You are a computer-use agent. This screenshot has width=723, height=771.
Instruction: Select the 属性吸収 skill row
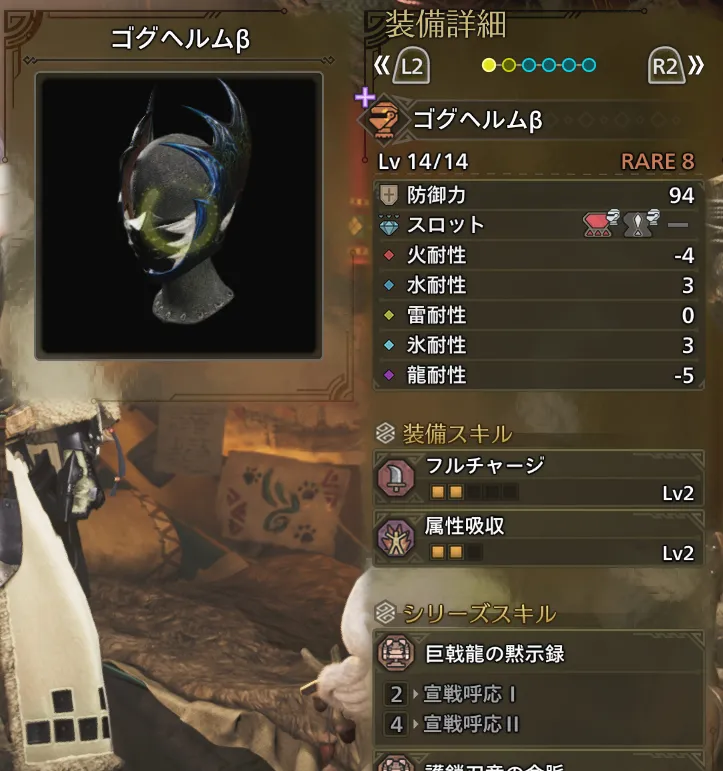(537, 538)
